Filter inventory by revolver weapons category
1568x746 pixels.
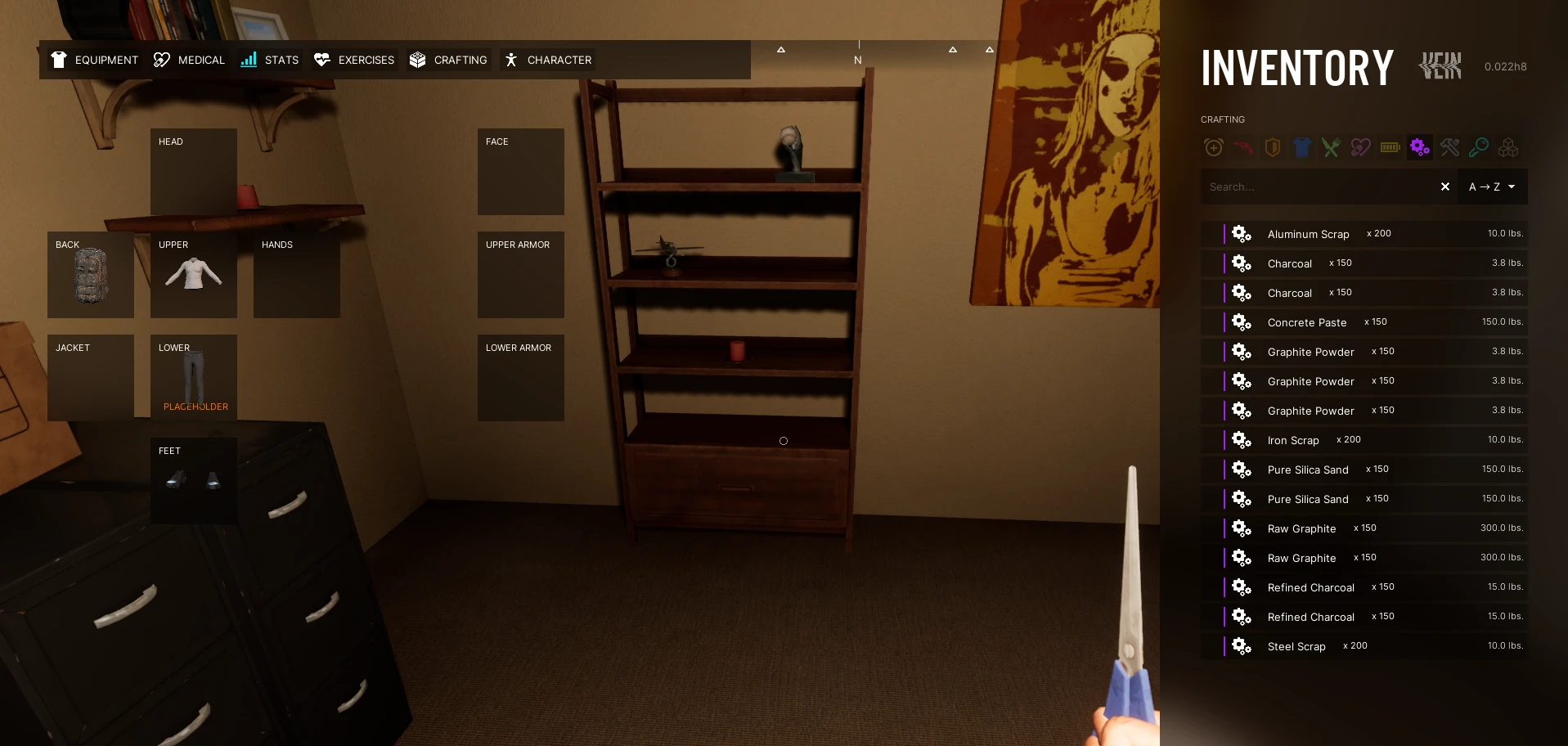click(x=1243, y=148)
